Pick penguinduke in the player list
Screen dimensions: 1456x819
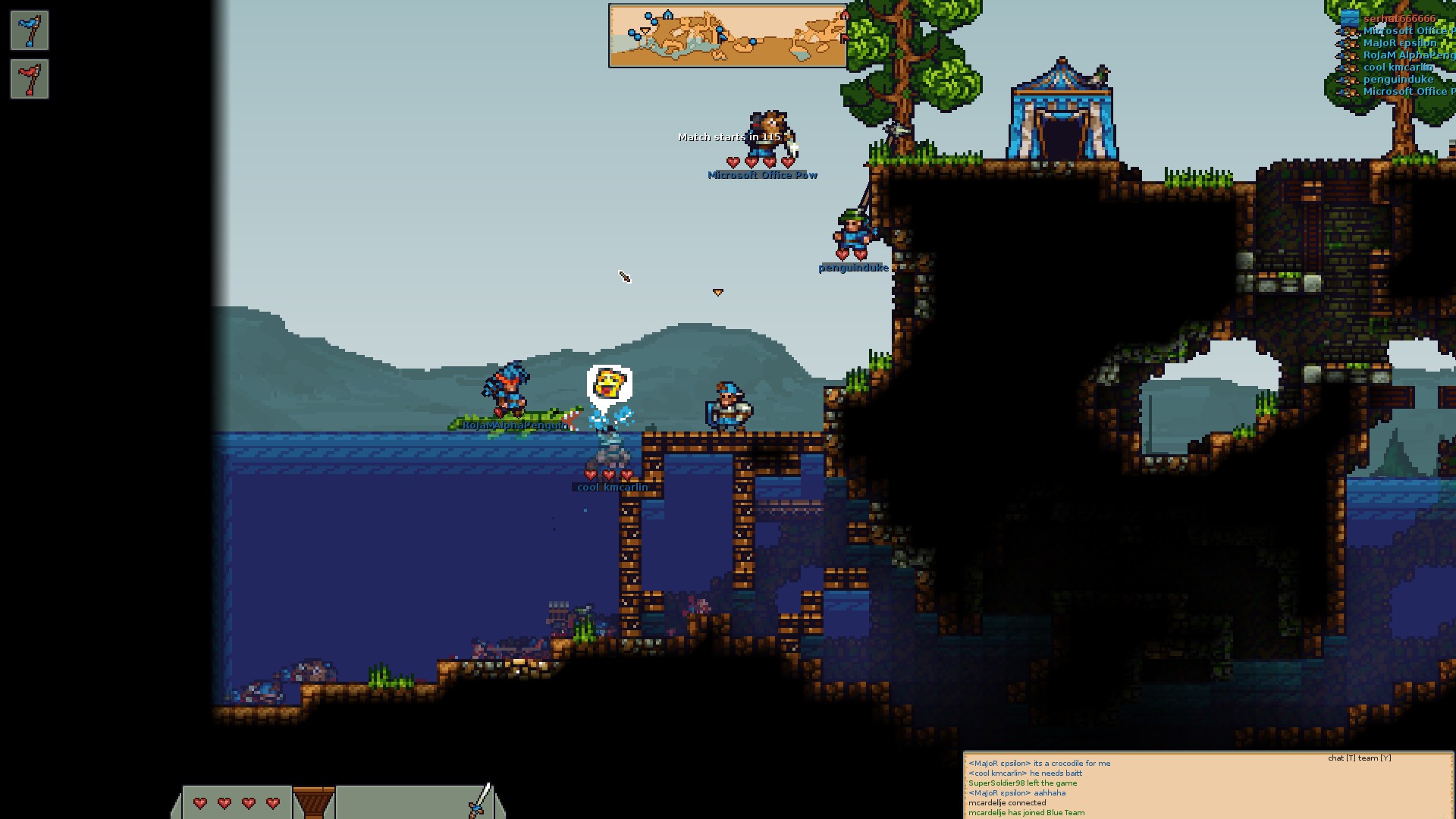pos(1398,79)
